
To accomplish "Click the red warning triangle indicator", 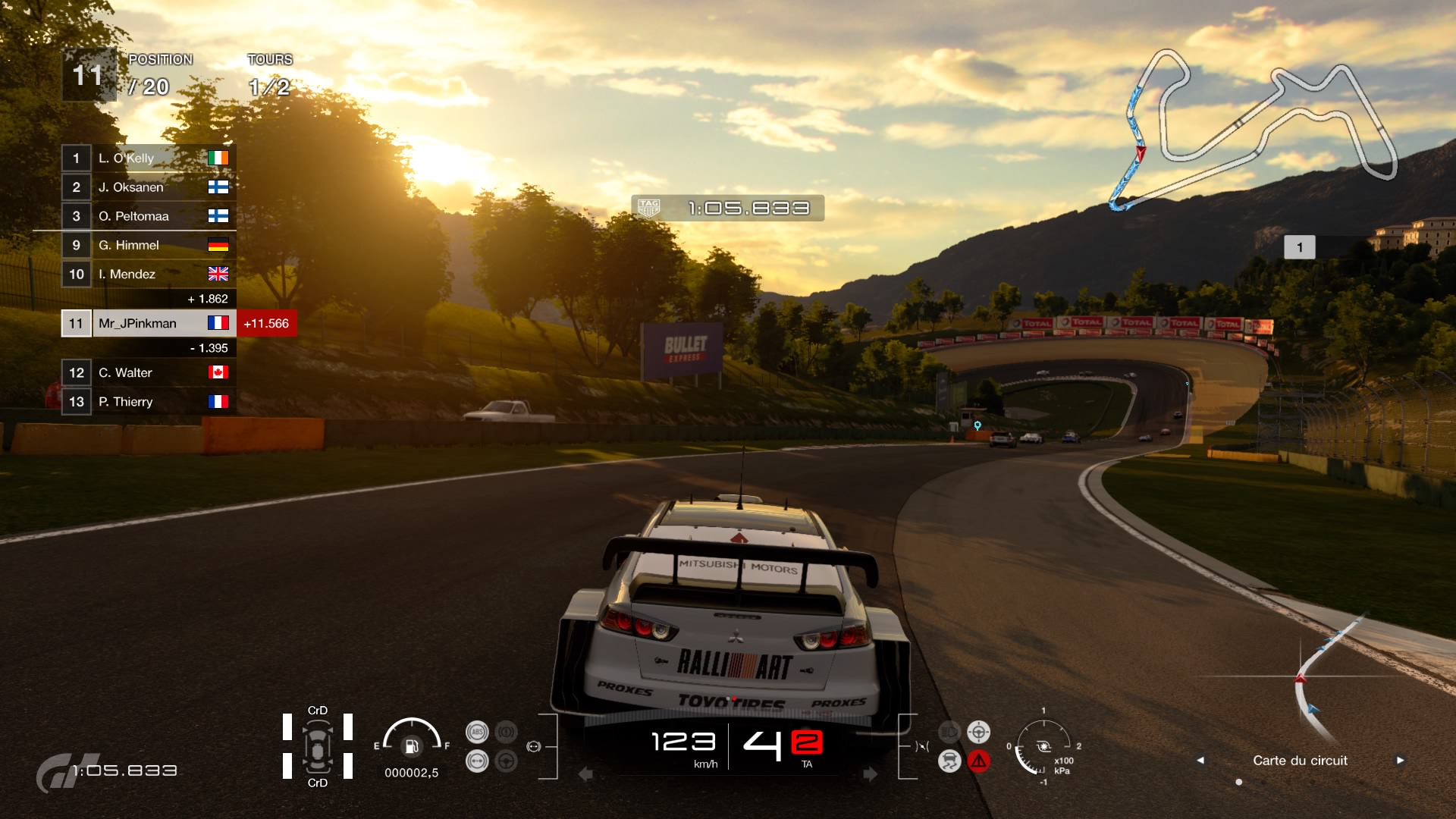I will point(979,761).
